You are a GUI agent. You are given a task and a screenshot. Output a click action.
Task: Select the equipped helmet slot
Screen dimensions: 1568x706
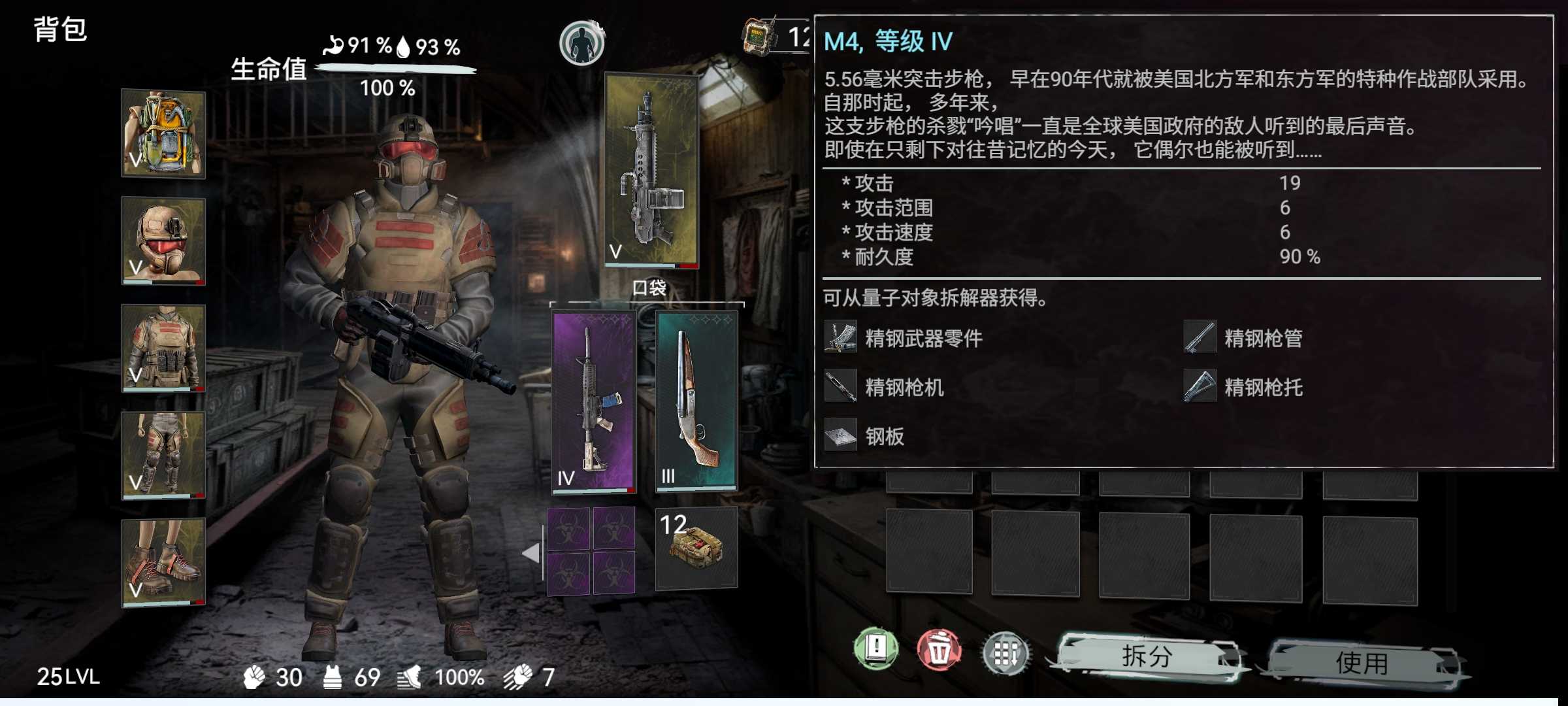(163, 241)
